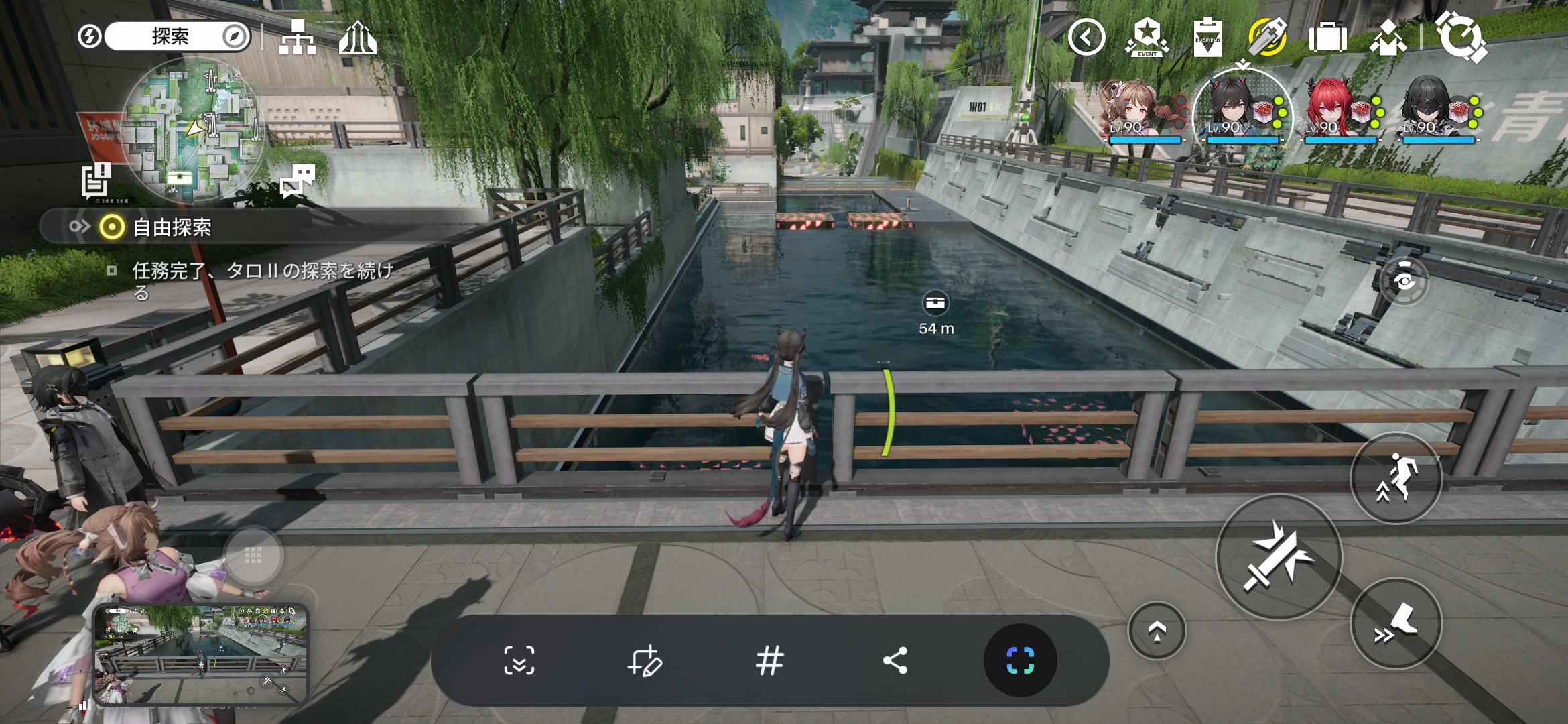Screen dimensions: 1568x724
Task: Tap the running jump action button
Action: click(x=1396, y=478)
